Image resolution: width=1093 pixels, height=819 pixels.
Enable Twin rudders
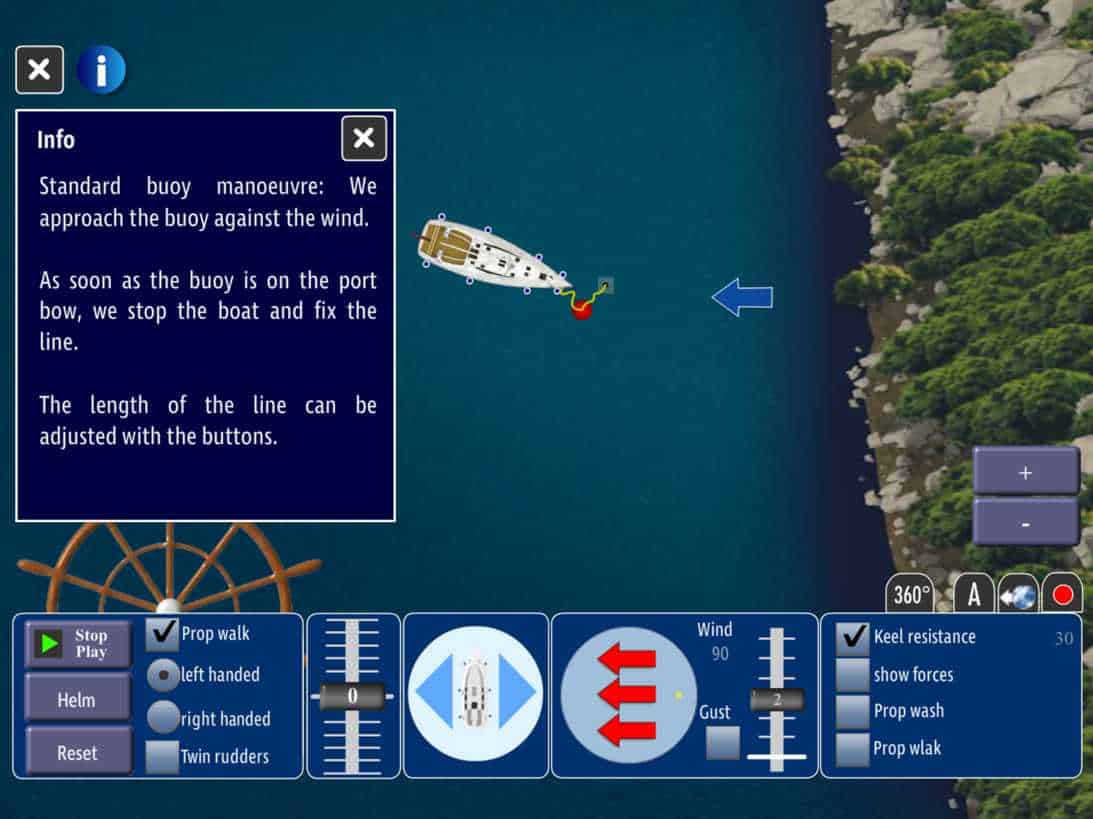click(162, 756)
